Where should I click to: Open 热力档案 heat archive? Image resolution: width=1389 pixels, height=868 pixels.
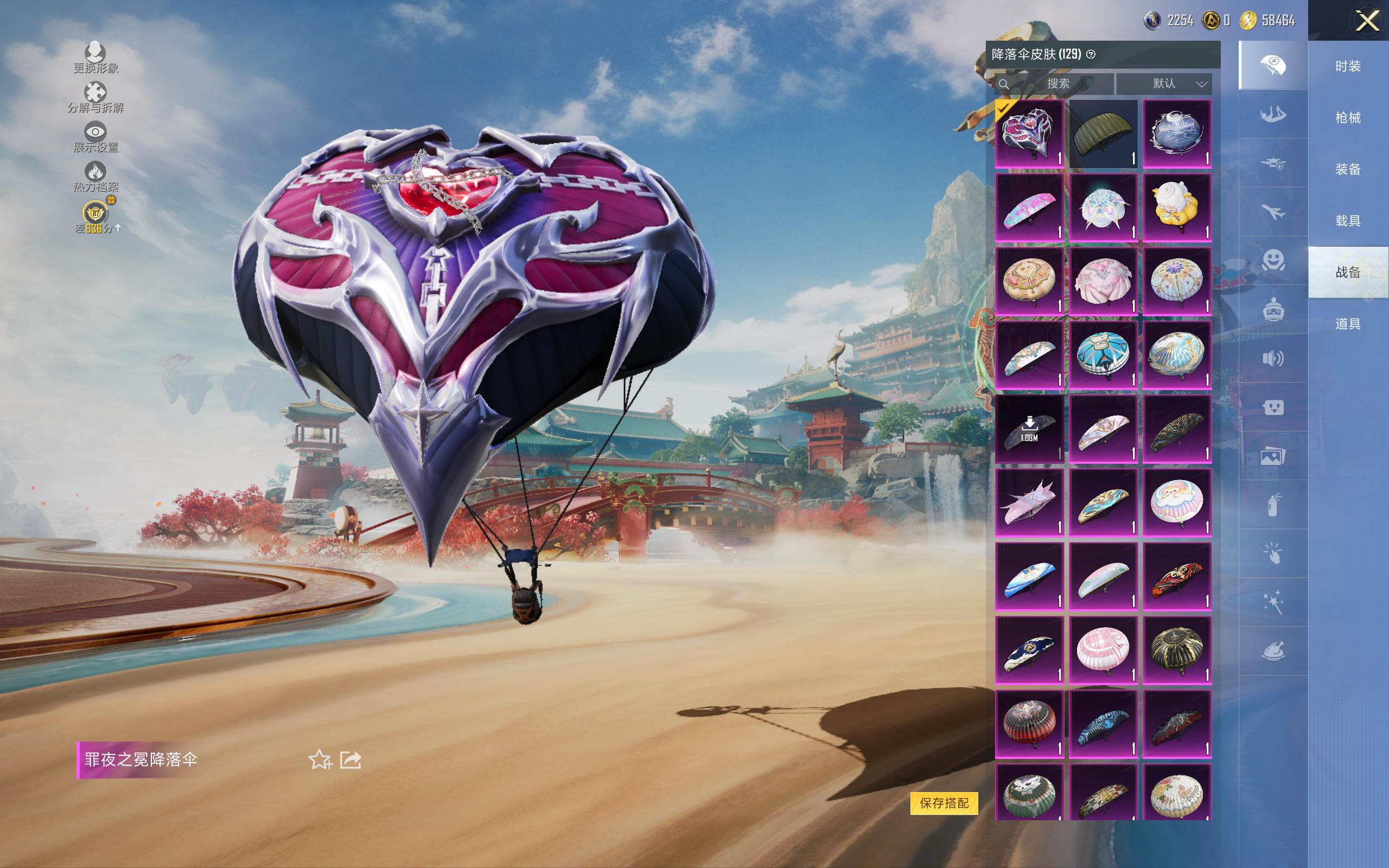click(95, 176)
